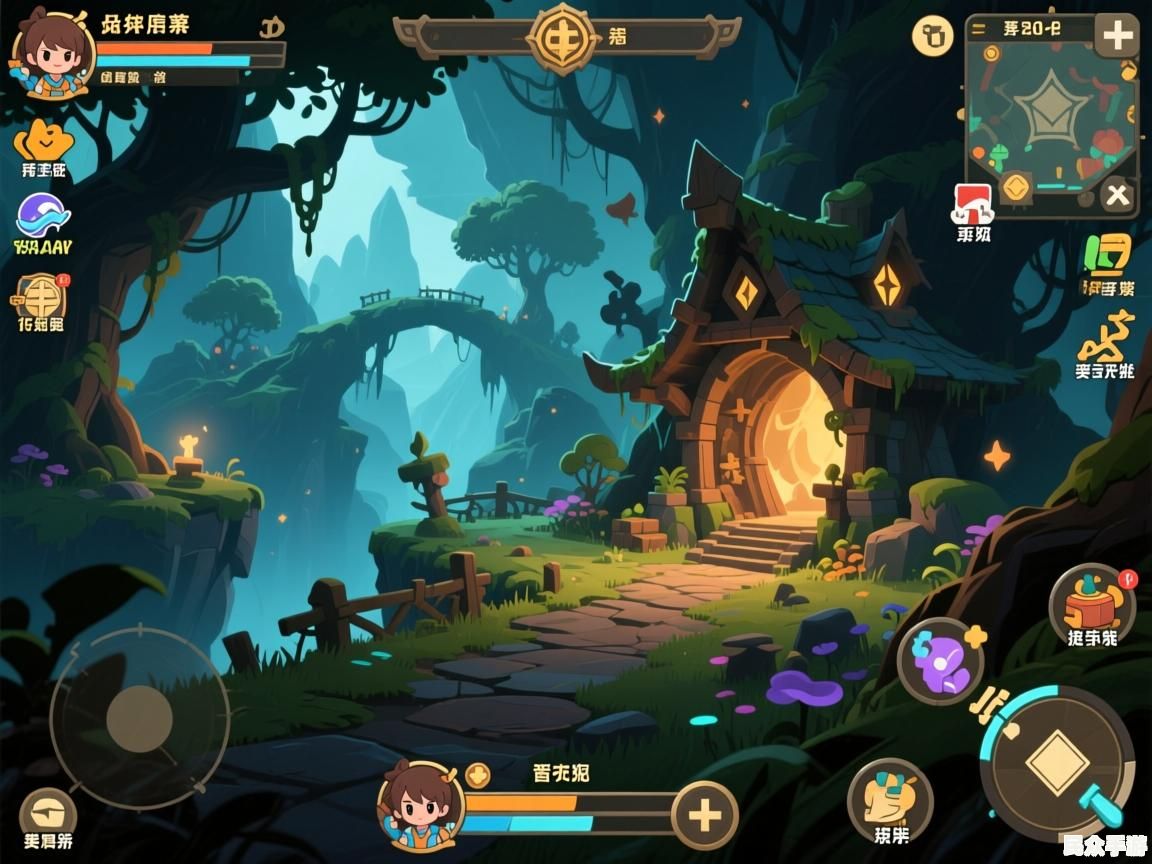Viewport: 1152px width, 864px height.
Task: Click the red square icon below the minimap
Action: (x=973, y=203)
